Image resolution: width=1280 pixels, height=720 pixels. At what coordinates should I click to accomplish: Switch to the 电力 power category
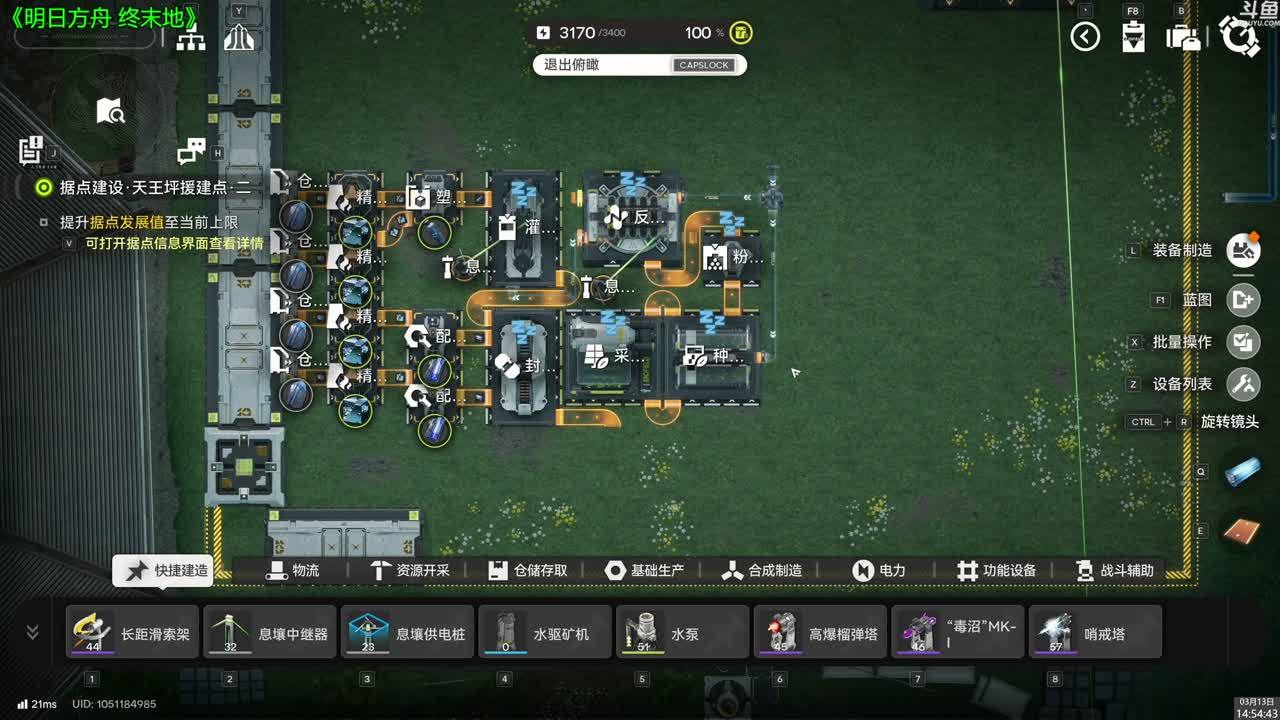pyautogui.click(x=879, y=570)
